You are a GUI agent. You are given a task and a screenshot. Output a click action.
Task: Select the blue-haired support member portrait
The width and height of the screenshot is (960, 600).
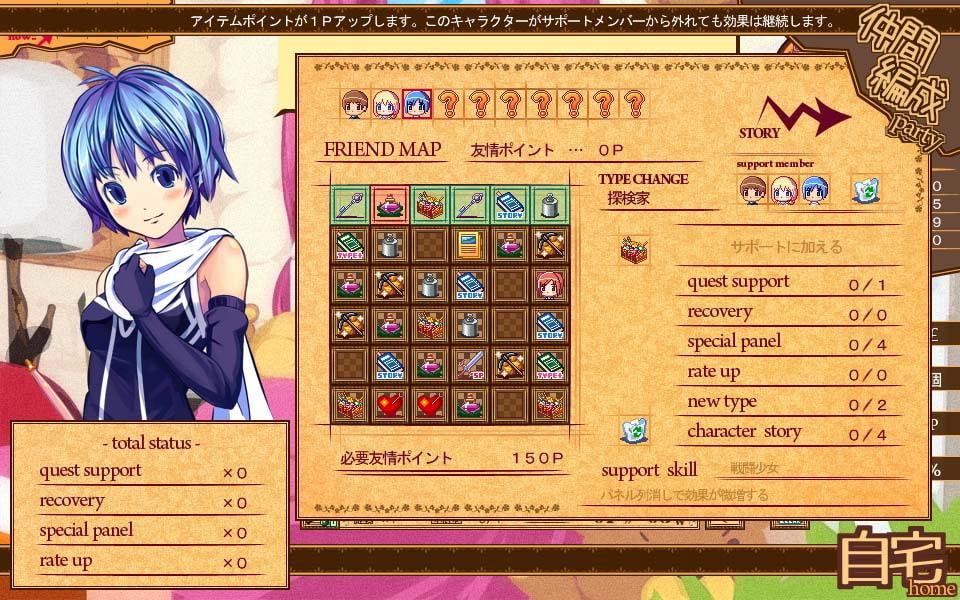coord(815,190)
